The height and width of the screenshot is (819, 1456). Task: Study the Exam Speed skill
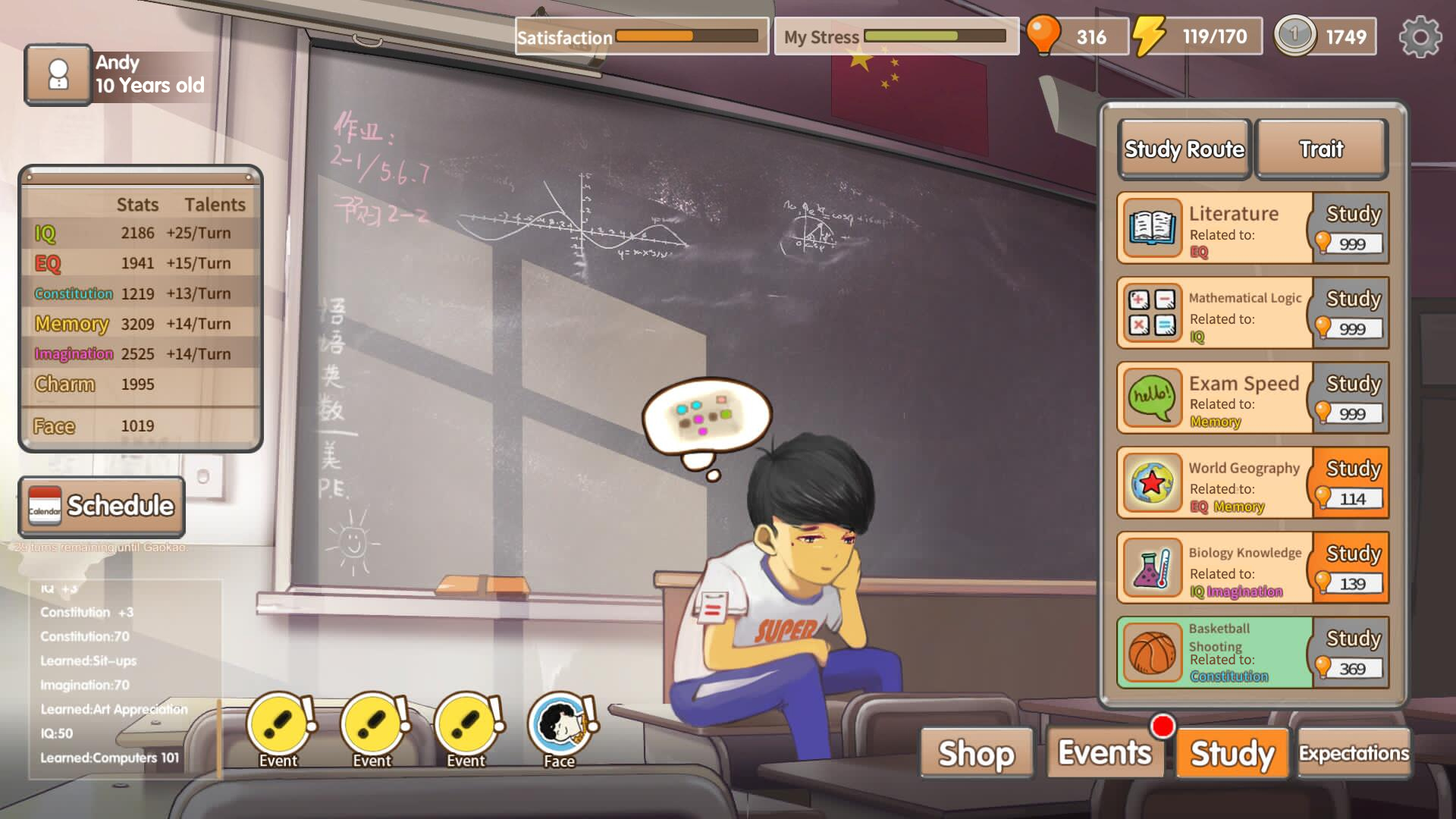pos(1351,398)
